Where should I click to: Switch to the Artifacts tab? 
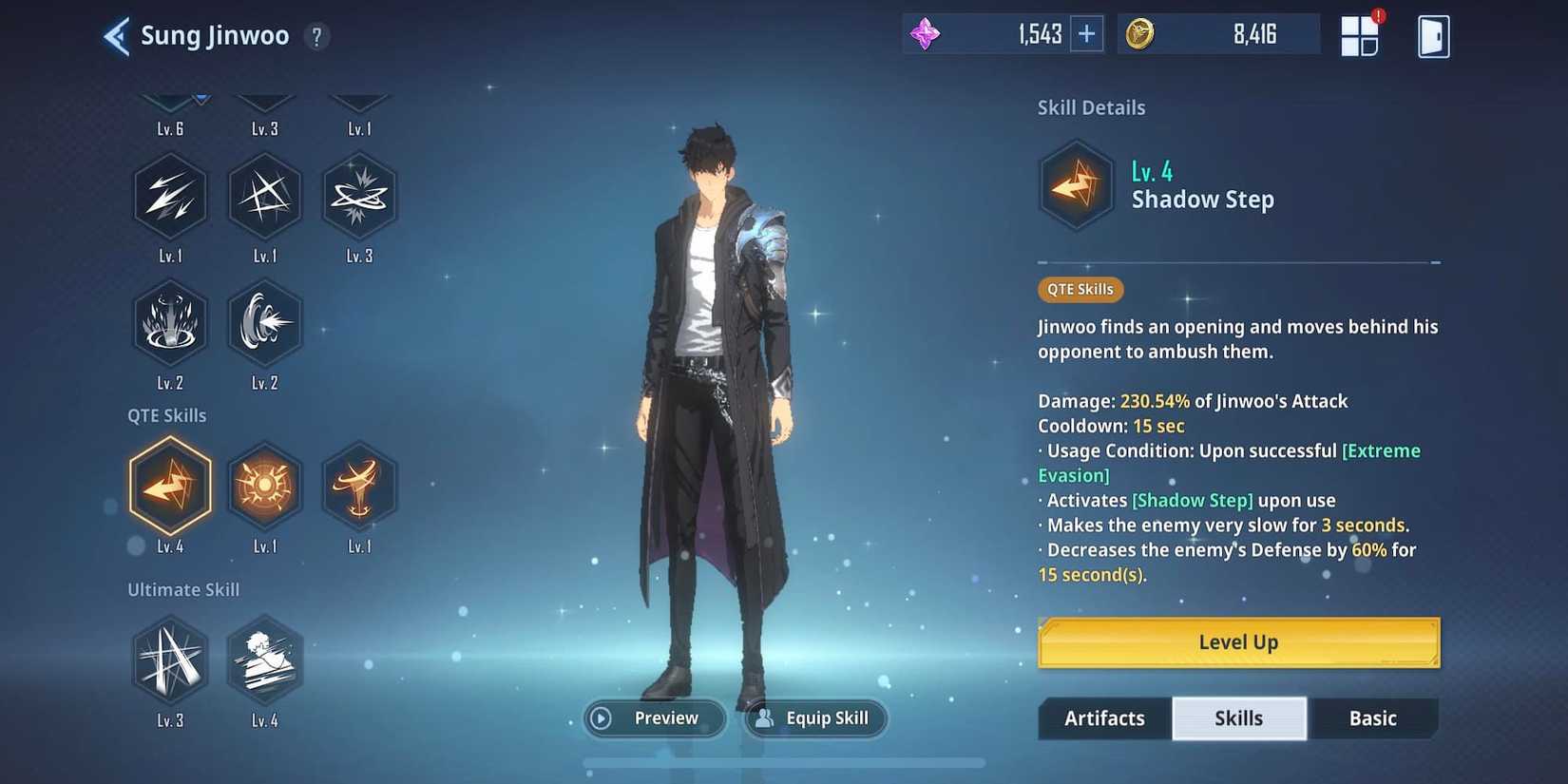click(1104, 718)
